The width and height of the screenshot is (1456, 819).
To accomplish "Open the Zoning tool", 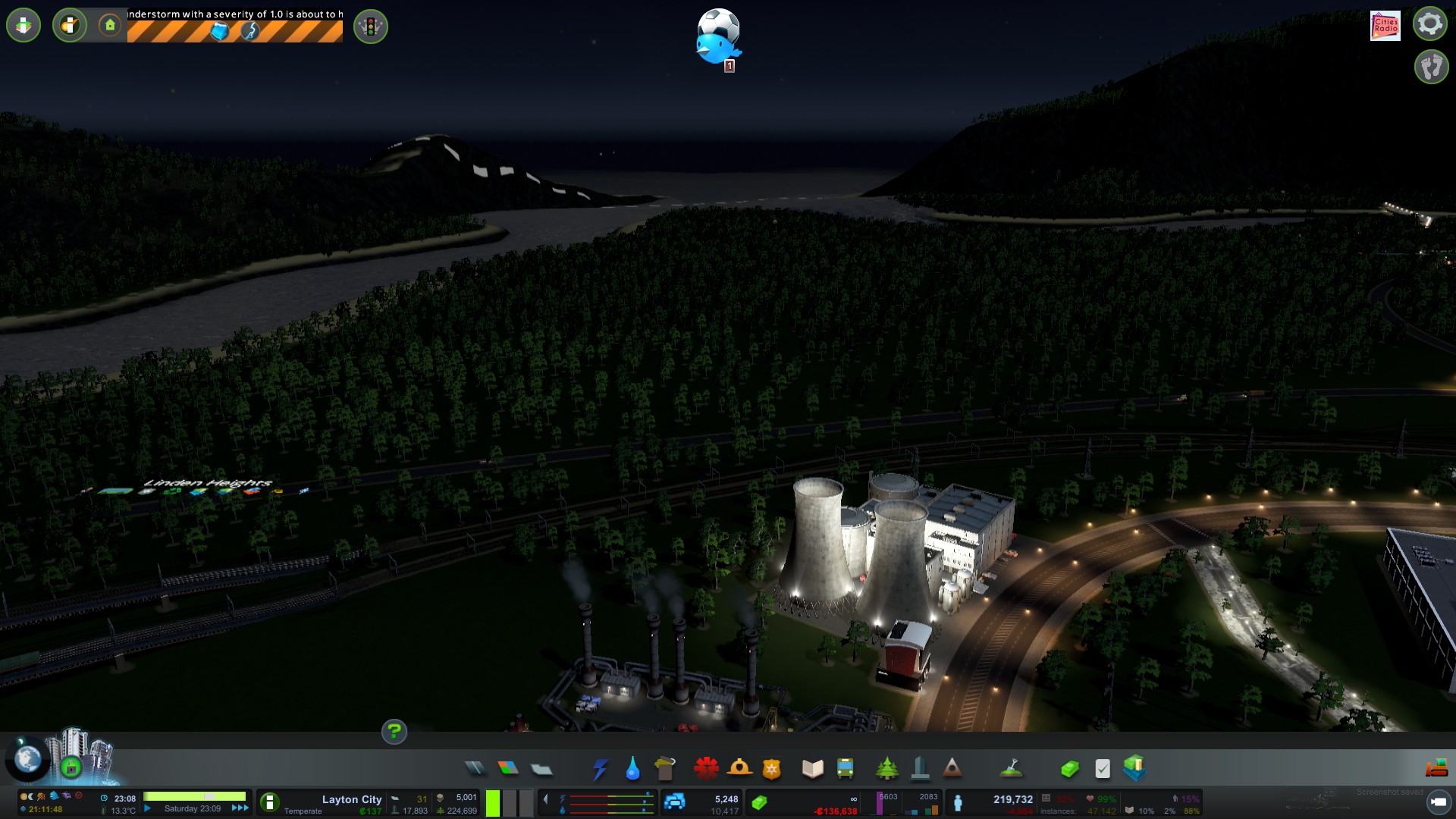I will click(x=508, y=769).
